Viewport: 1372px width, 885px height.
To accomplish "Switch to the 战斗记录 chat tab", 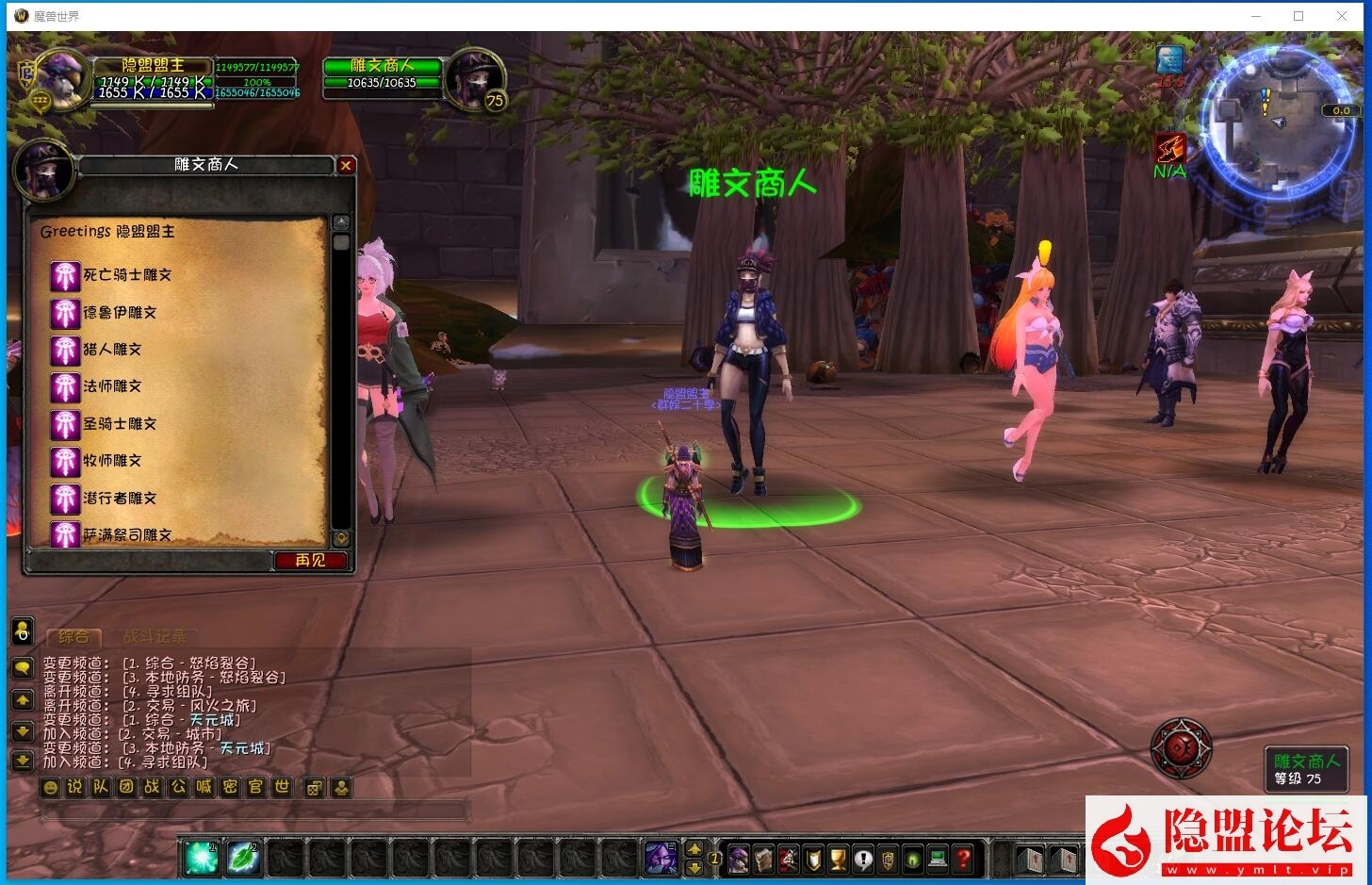I will click(155, 637).
